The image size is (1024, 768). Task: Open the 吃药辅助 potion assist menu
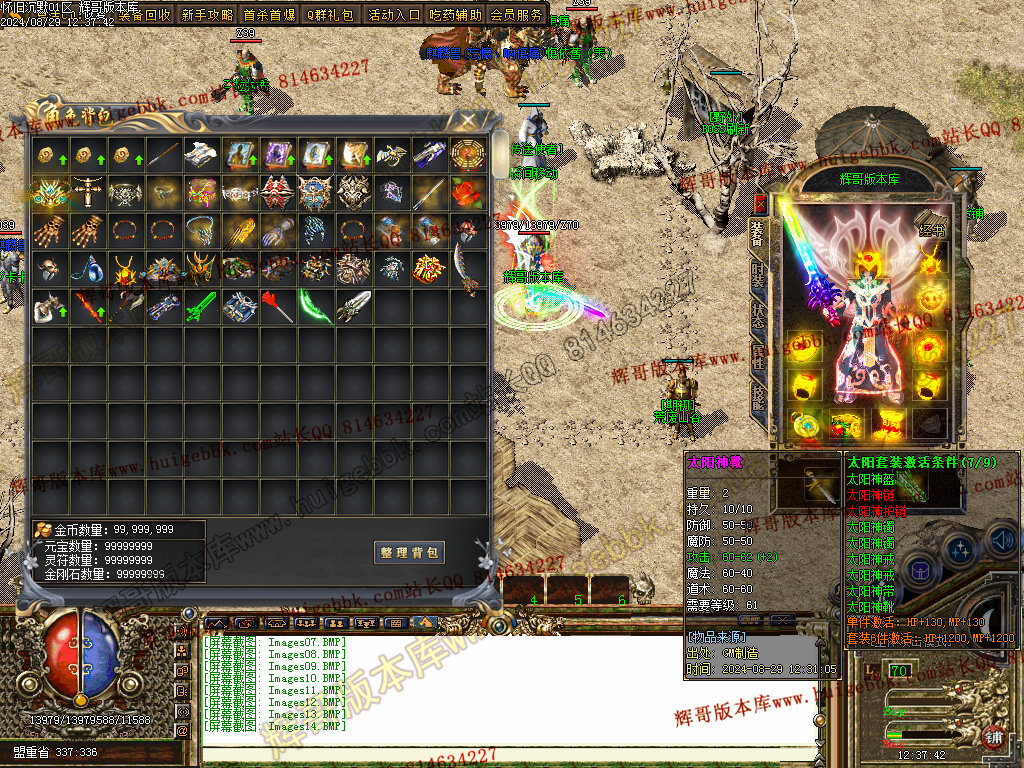pyautogui.click(x=455, y=15)
